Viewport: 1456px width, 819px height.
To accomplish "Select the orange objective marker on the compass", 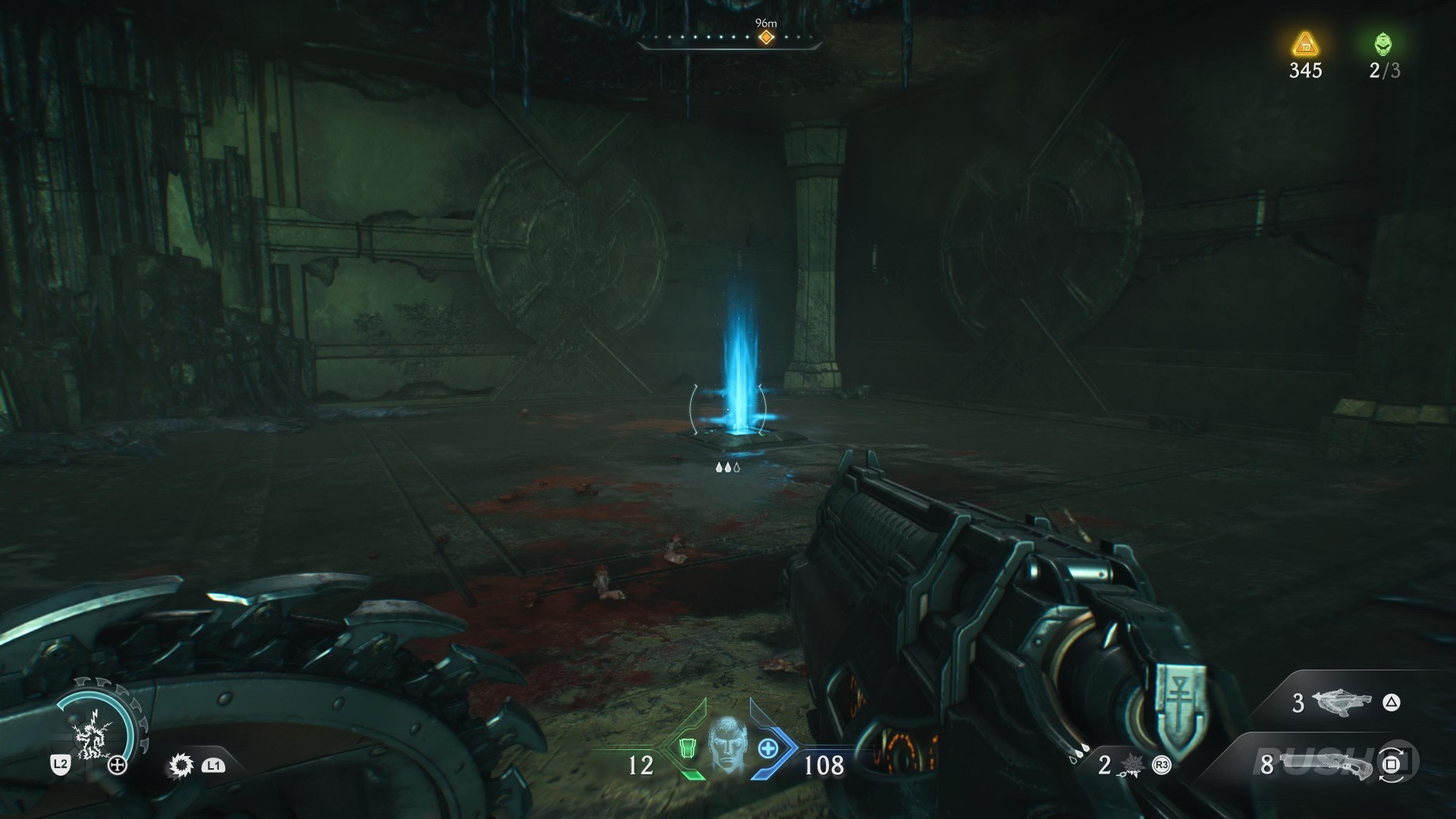I will pos(767,37).
